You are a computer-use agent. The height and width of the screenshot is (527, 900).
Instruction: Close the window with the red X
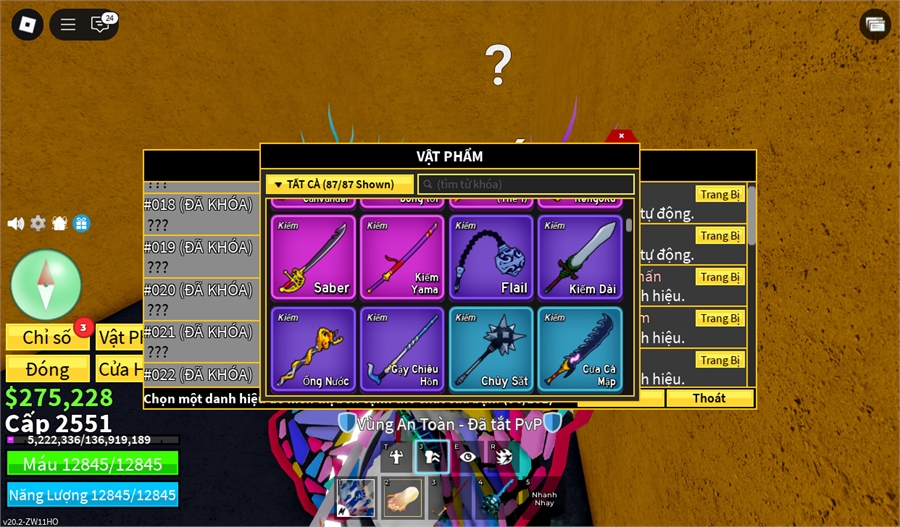coord(621,136)
